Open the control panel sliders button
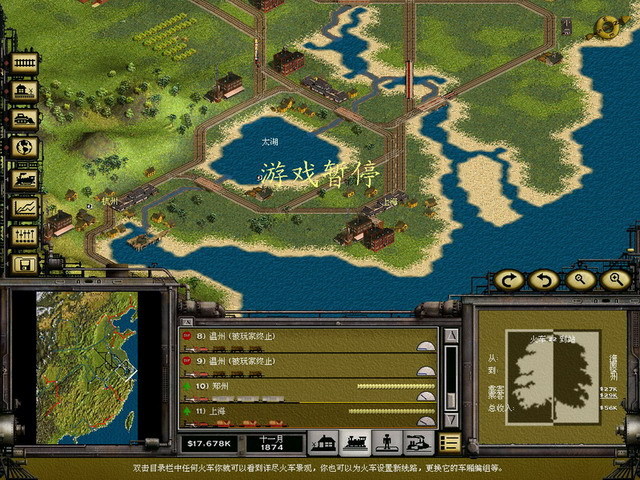The width and height of the screenshot is (640, 480). (x=24, y=235)
